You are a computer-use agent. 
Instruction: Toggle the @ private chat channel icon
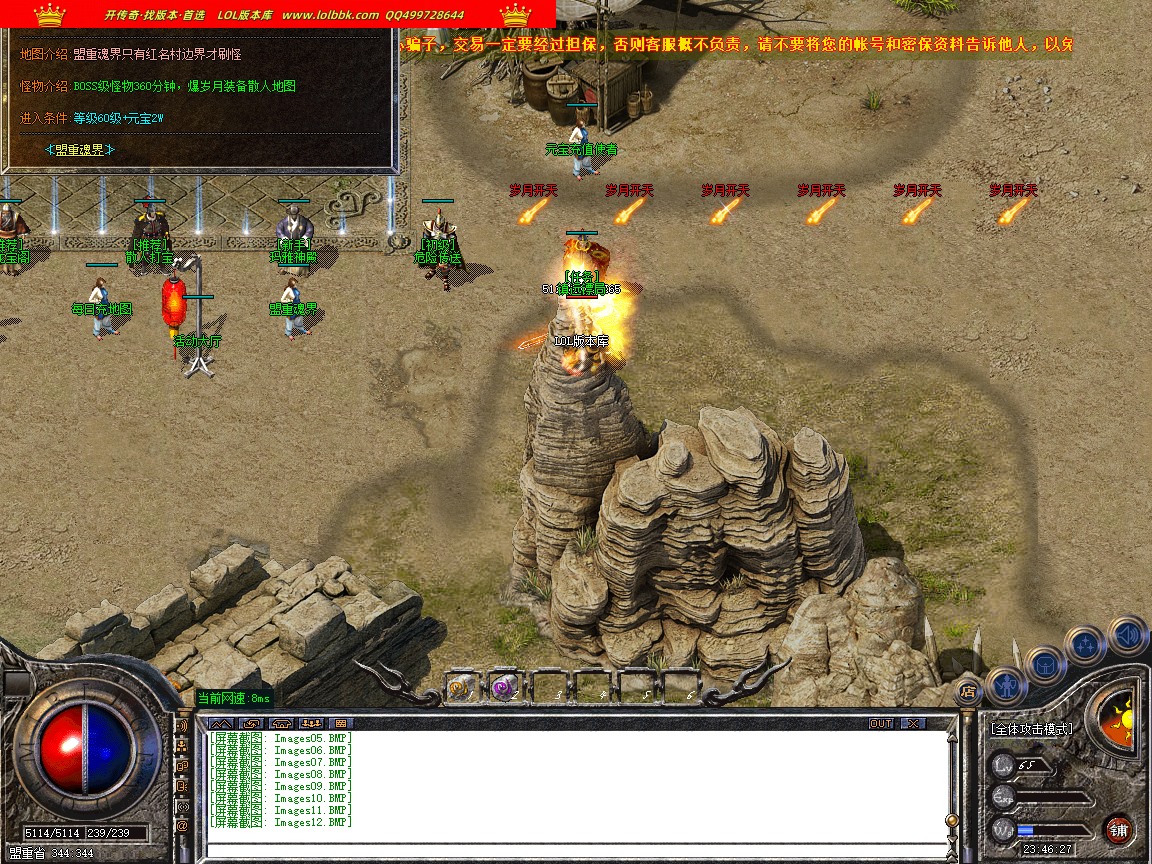point(182,826)
